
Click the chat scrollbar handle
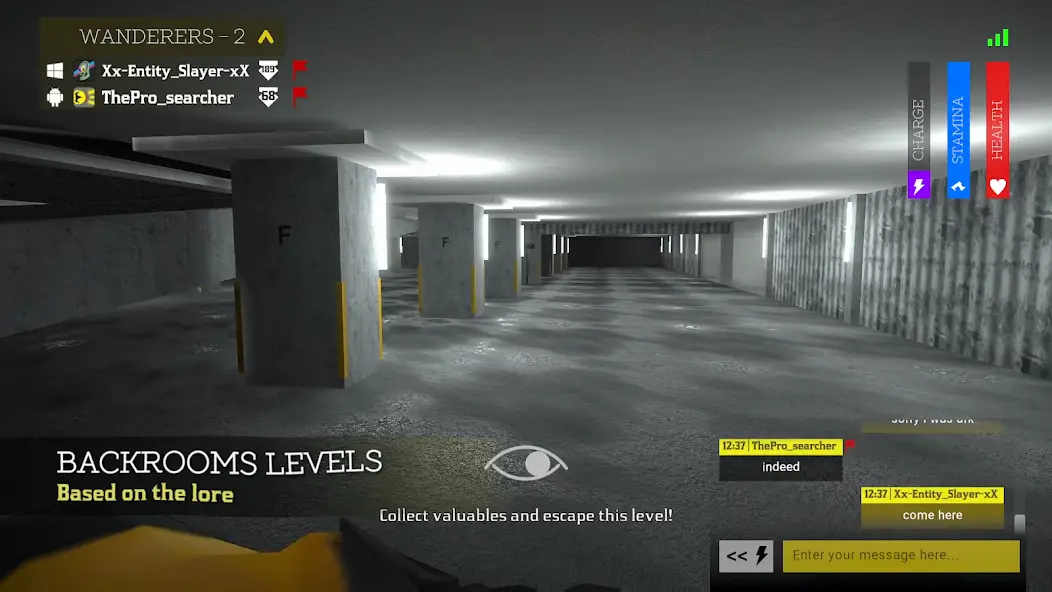pos(1019,524)
